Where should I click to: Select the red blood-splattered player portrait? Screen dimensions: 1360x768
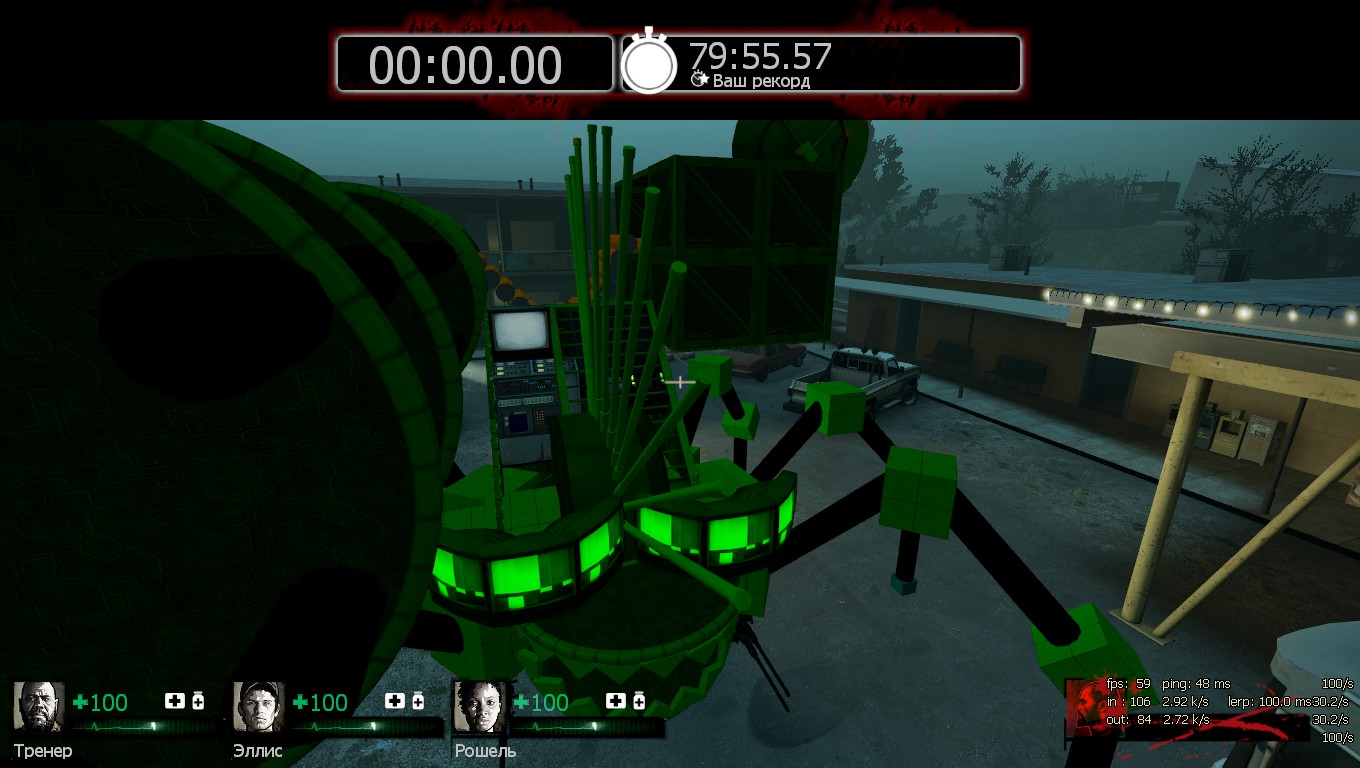1086,707
